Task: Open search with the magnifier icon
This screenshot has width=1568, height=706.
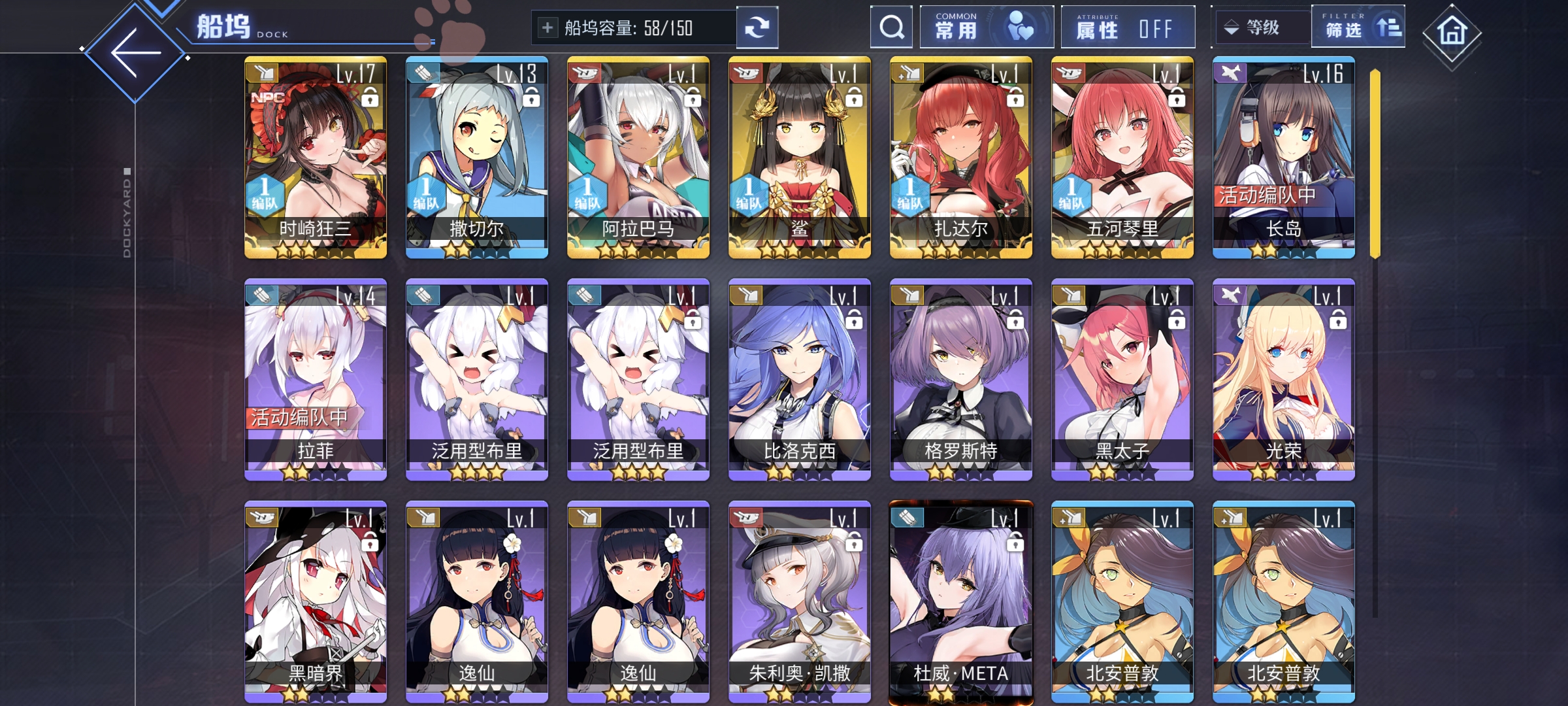Action: pos(892,27)
